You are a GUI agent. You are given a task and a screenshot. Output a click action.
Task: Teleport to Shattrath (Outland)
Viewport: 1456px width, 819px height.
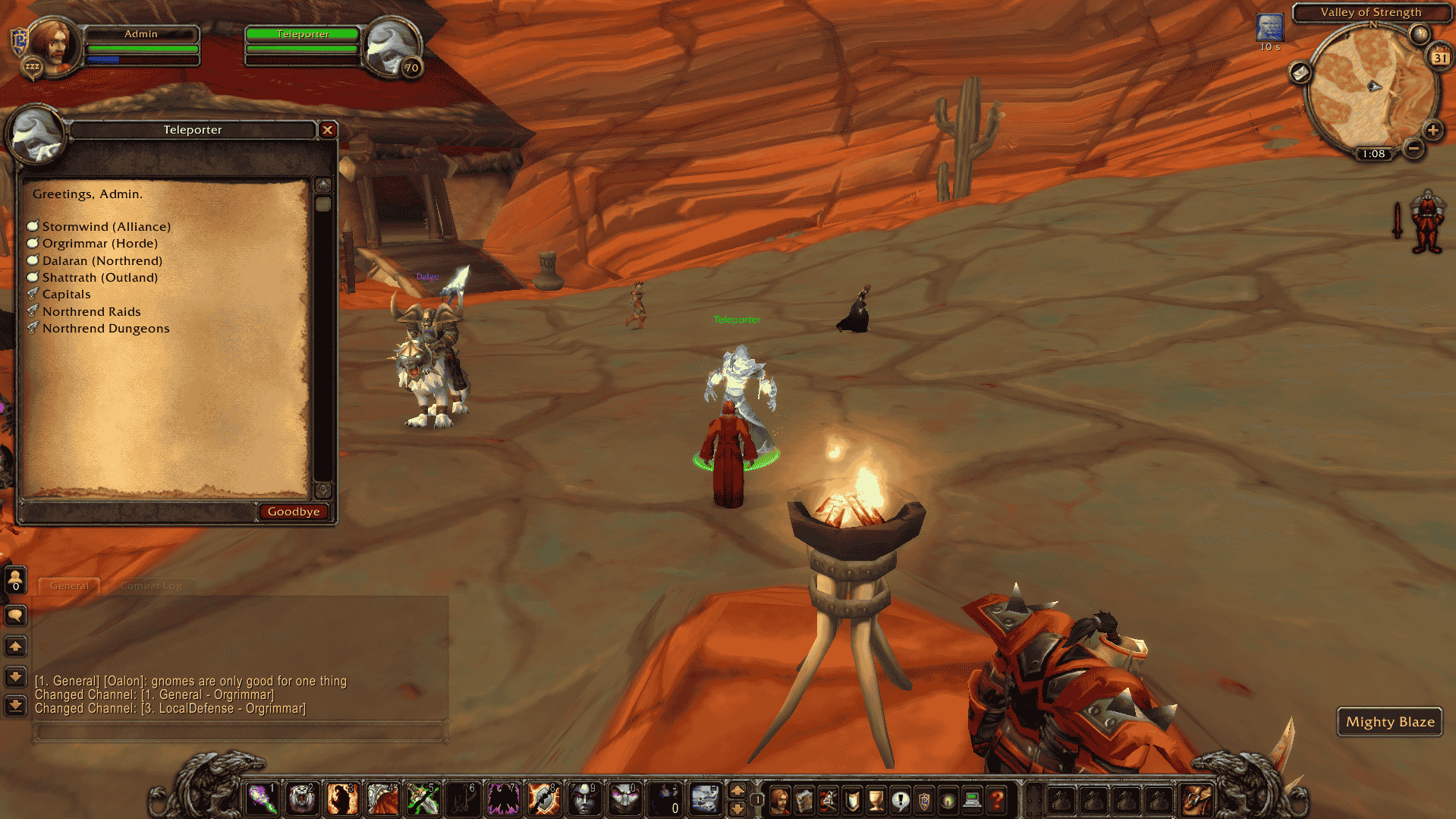[99, 277]
